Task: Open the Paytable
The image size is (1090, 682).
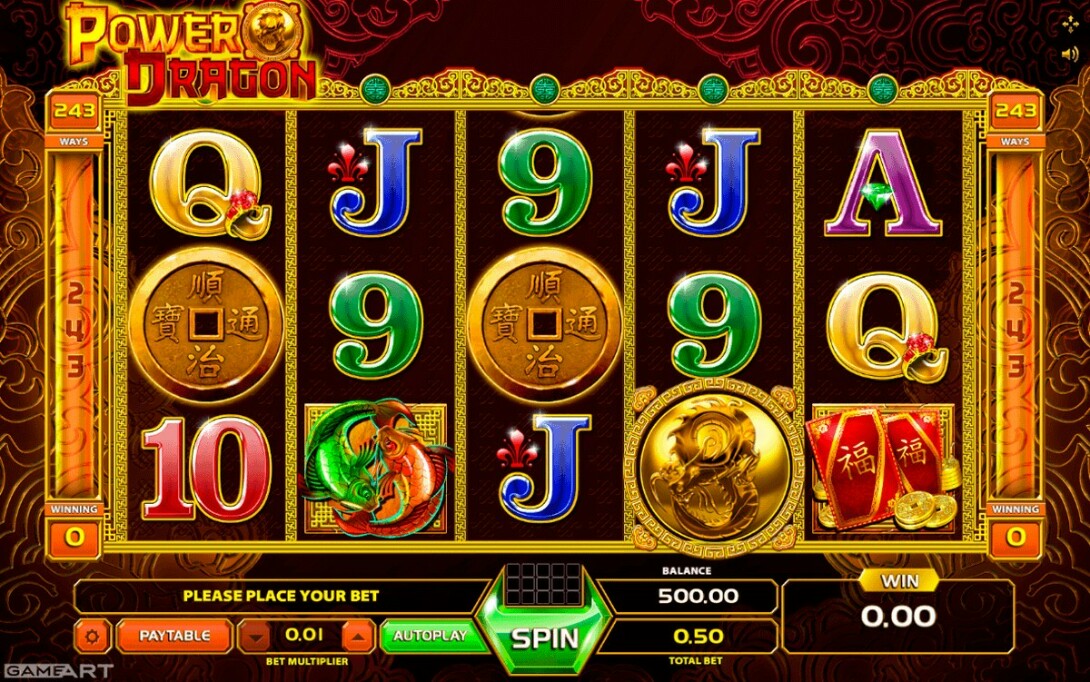Action: click(174, 635)
